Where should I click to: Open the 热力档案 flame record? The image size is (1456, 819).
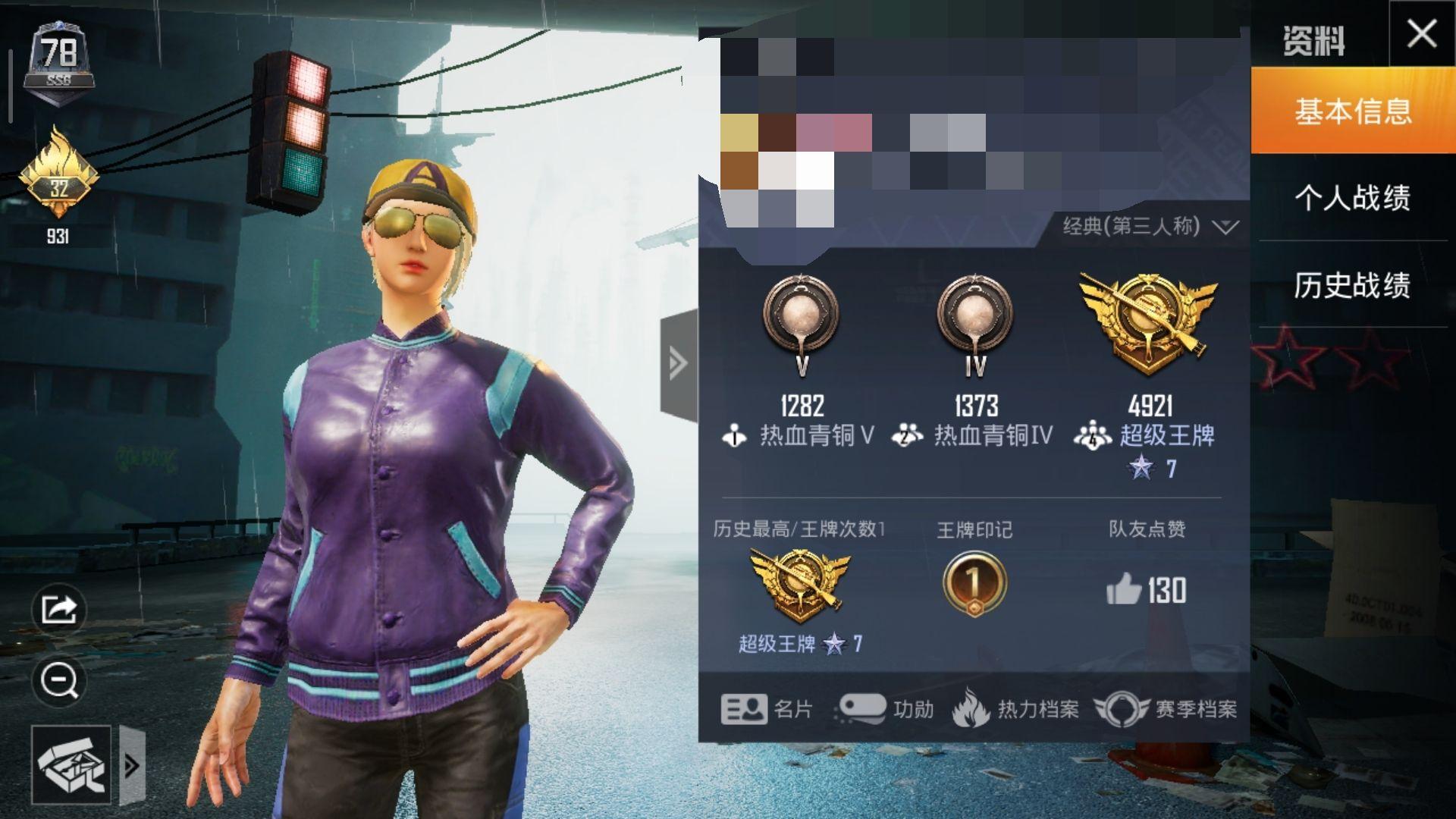coord(1015,709)
